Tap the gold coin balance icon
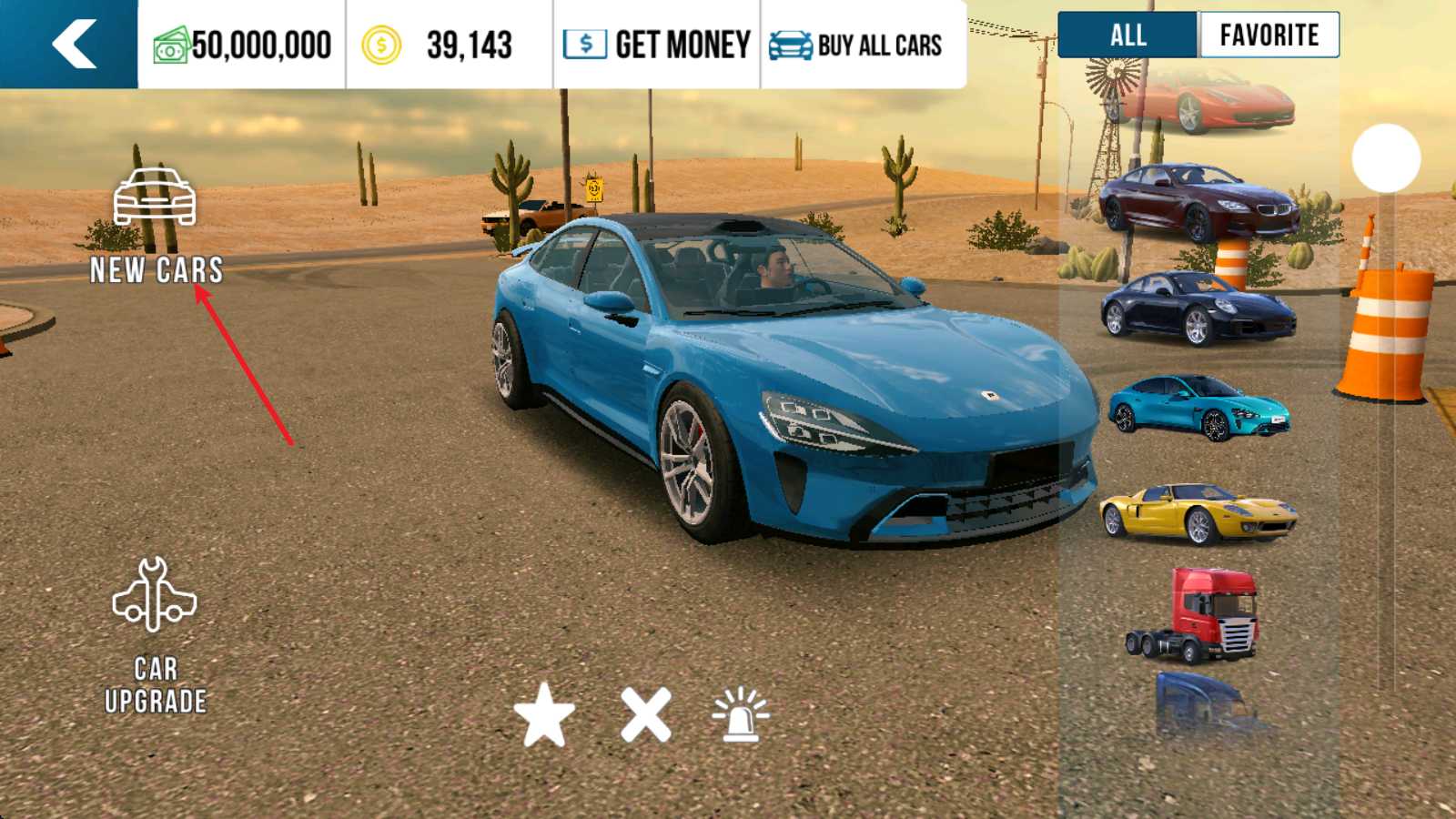Screen dimensions: 1456x819 click(381, 45)
